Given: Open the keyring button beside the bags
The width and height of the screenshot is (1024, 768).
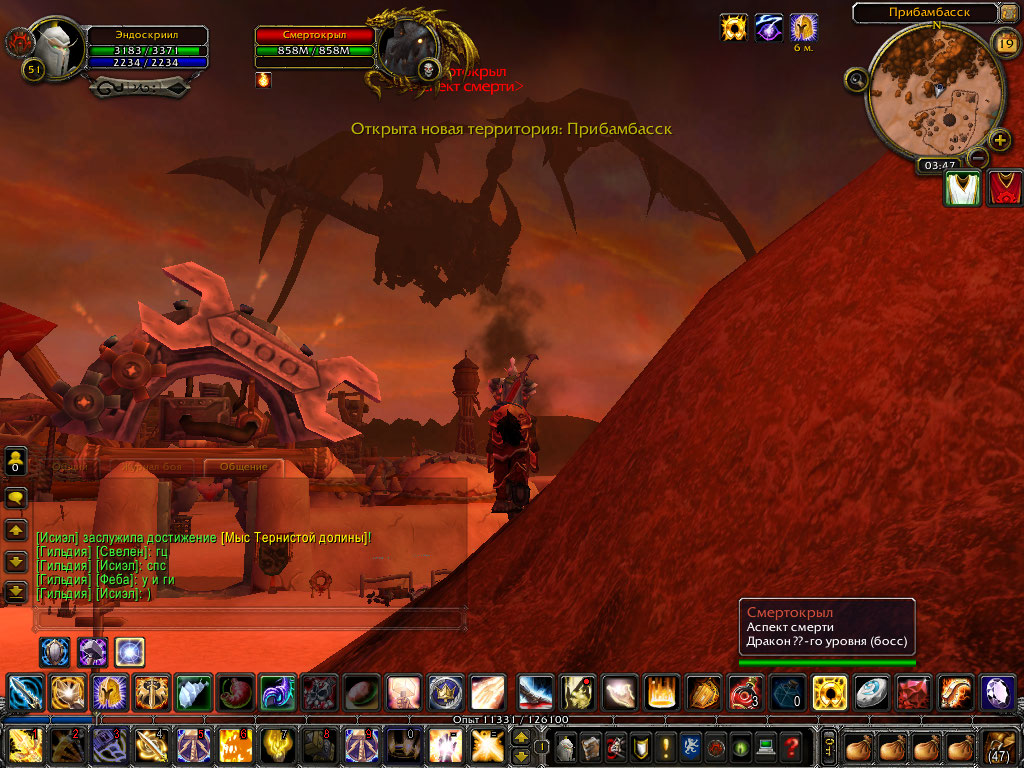Looking at the screenshot, I should pos(829,746).
